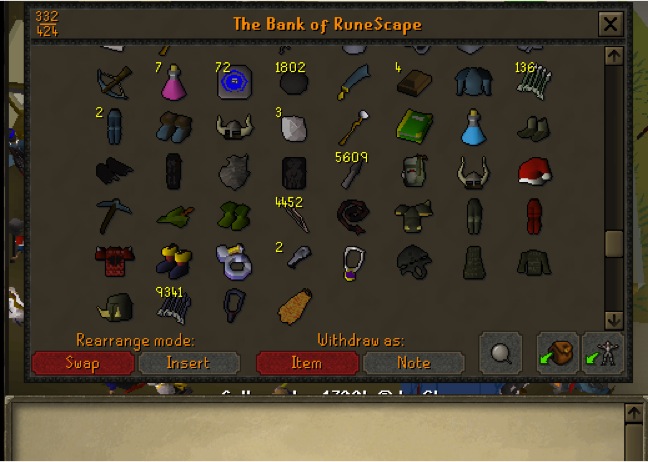Pick the green book item
The height and width of the screenshot is (462, 648).
pos(412,127)
